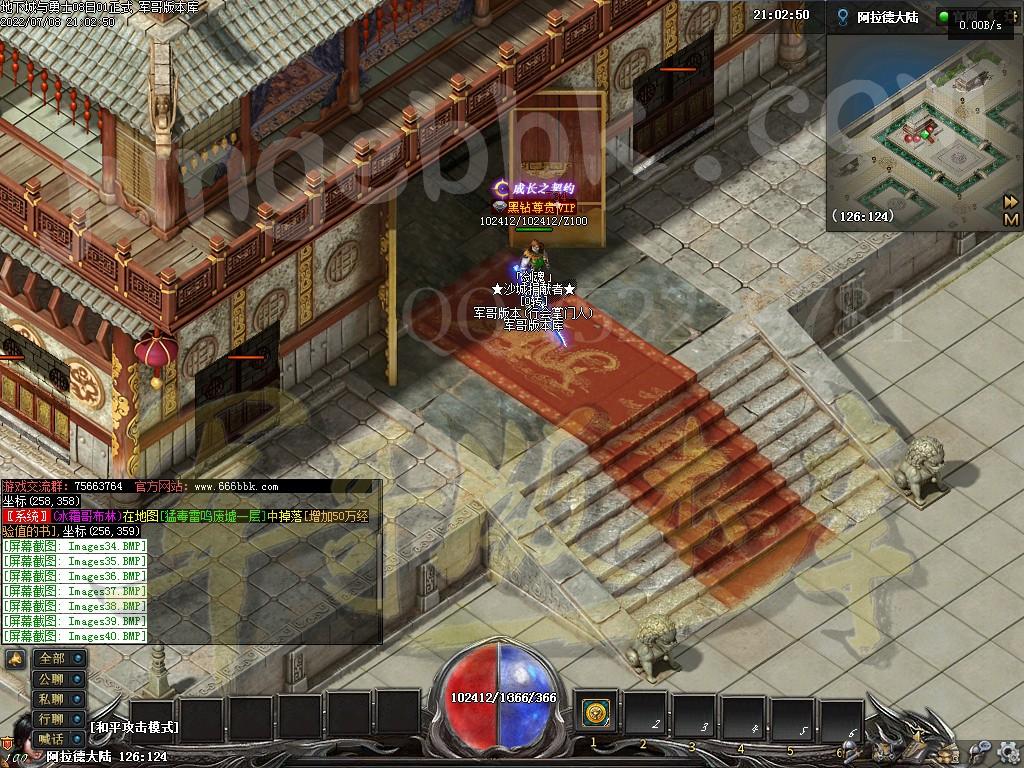The height and width of the screenshot is (768, 1024).
Task: Choose the 喊话 shout channel
Action: click(x=58, y=738)
